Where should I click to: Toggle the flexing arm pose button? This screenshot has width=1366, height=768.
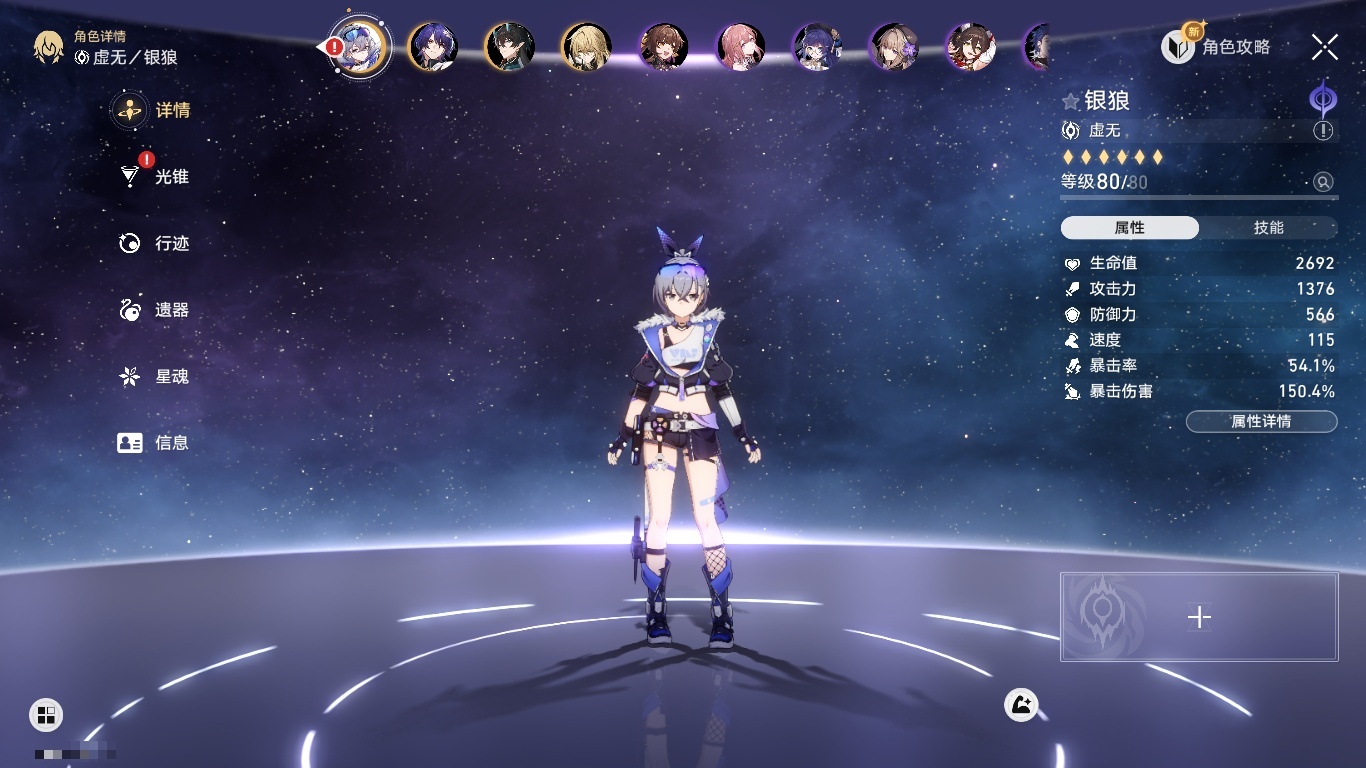click(1021, 705)
